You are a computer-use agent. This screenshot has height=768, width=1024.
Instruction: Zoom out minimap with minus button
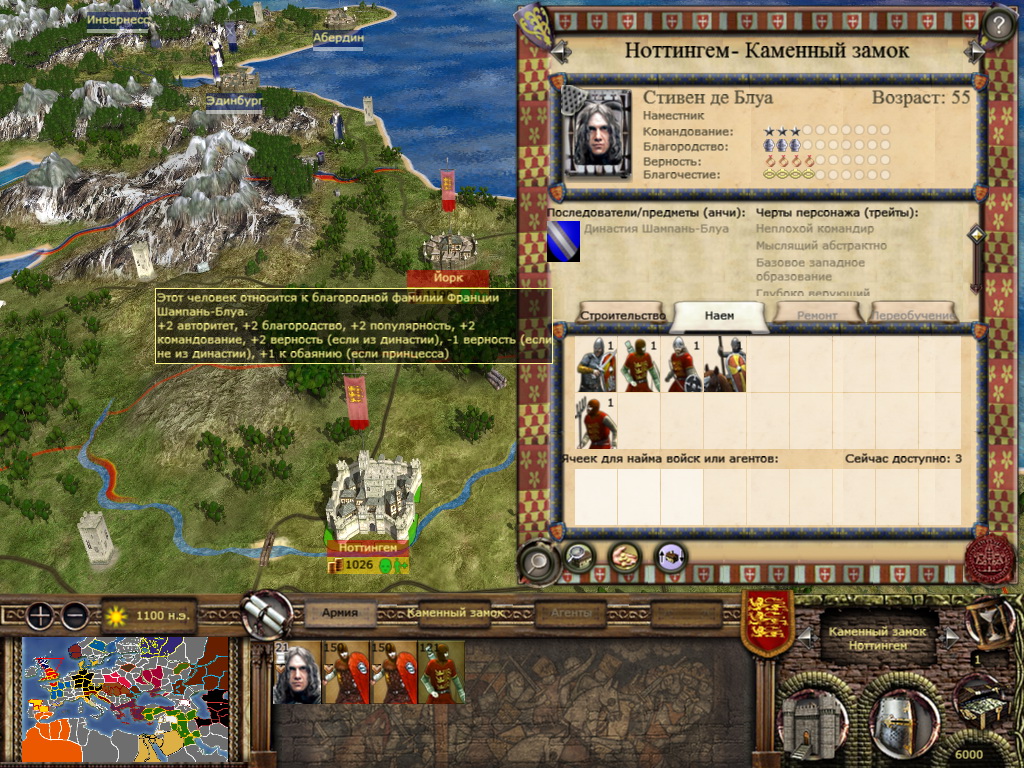(74, 615)
